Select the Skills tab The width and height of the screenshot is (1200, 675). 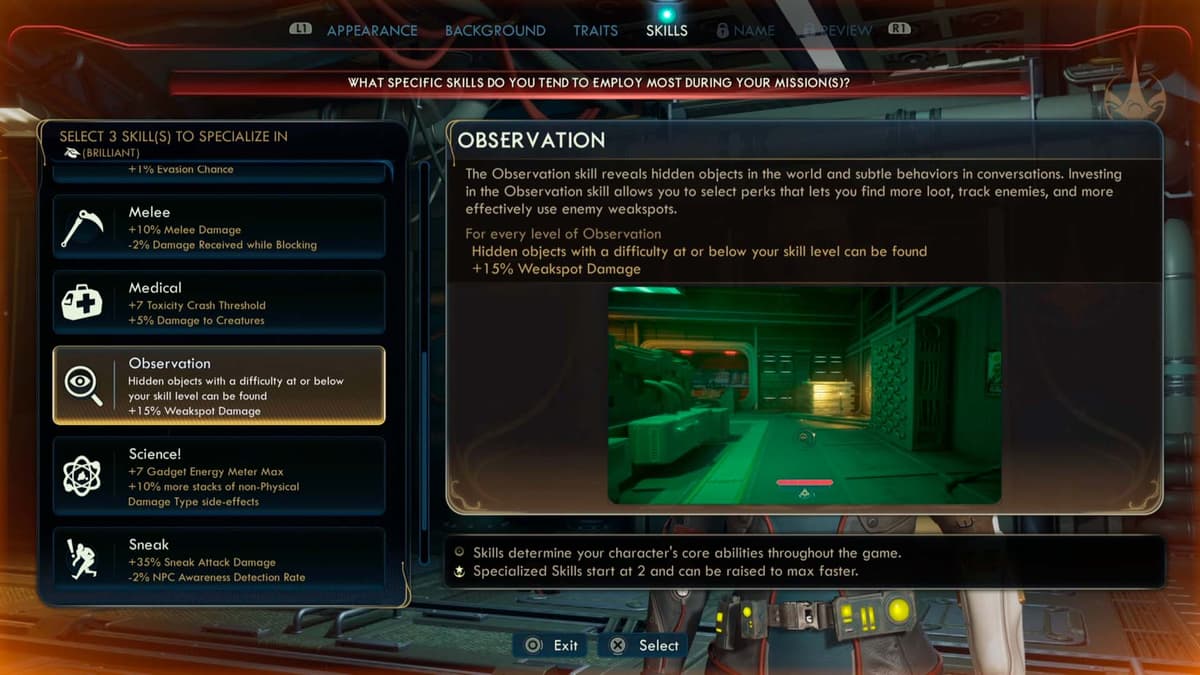[x=667, y=31]
